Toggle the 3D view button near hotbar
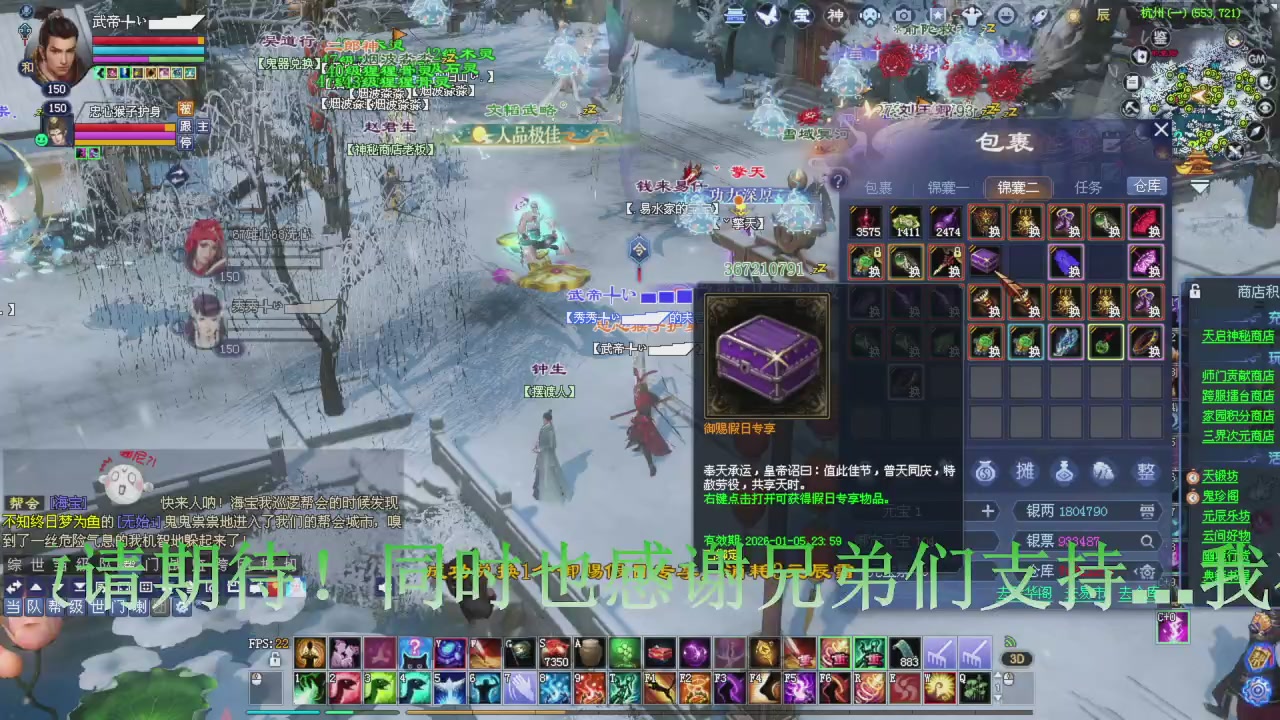The width and height of the screenshot is (1280, 720). click(1016, 659)
